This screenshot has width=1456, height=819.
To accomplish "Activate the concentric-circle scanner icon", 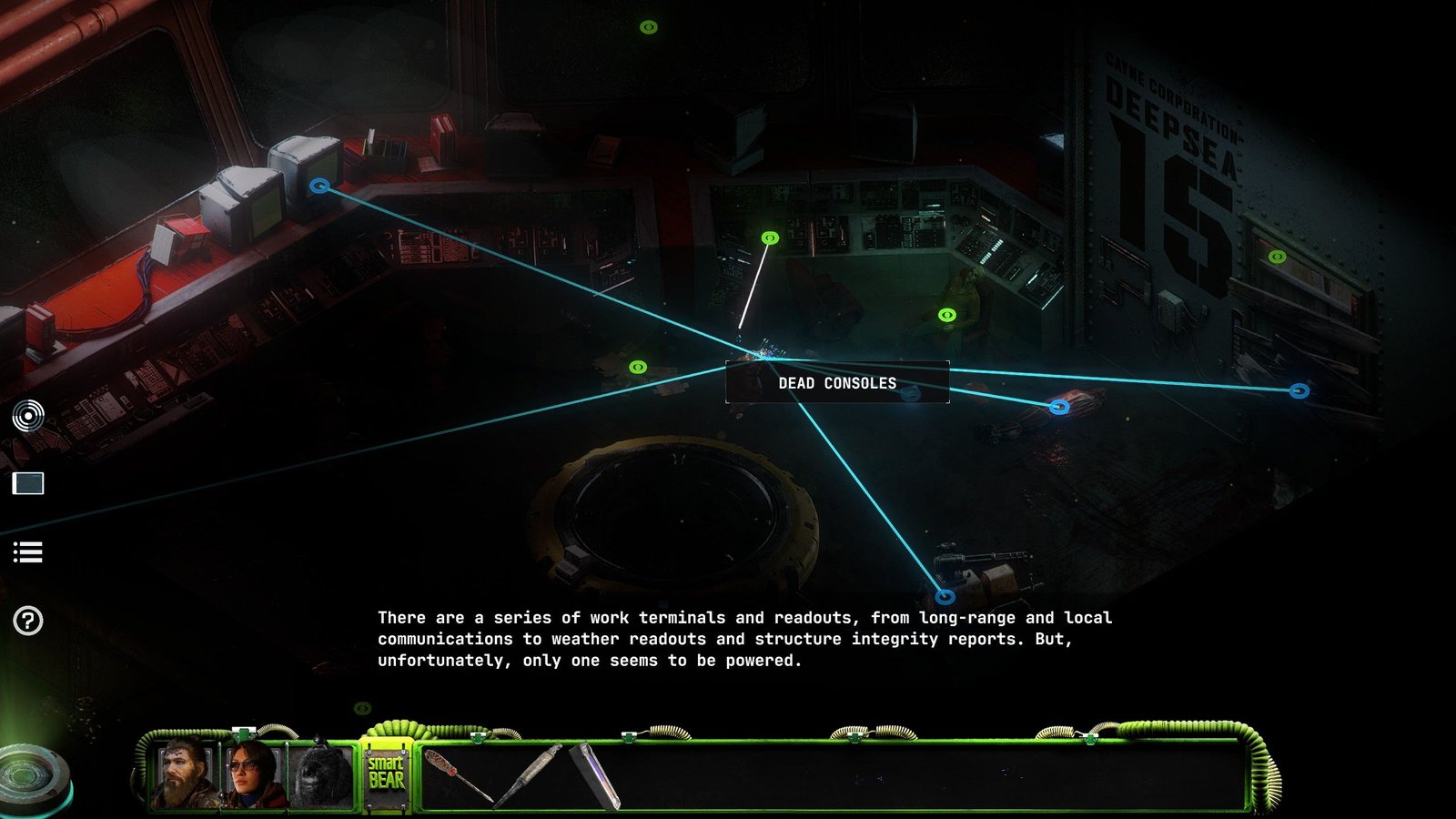I will pos(28,416).
